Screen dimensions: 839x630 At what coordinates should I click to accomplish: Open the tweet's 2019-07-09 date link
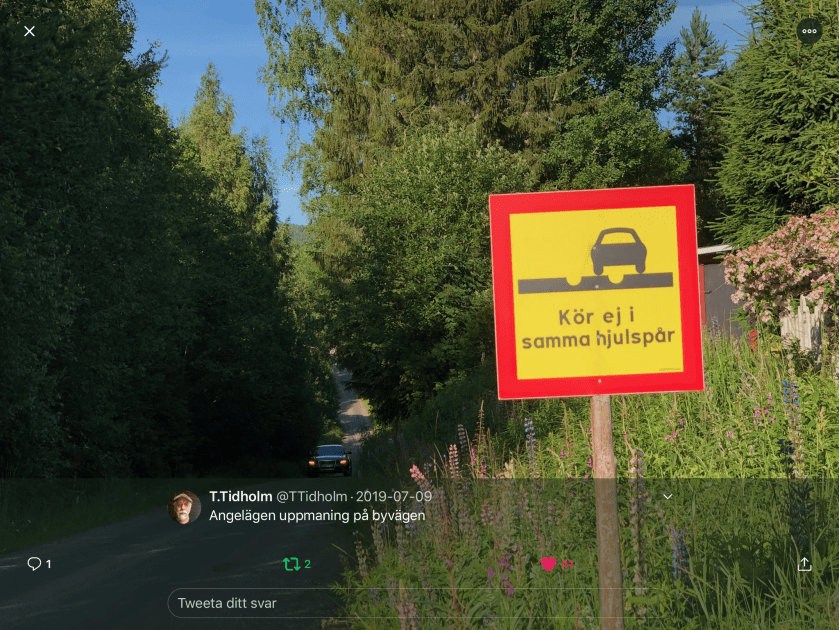[395, 497]
